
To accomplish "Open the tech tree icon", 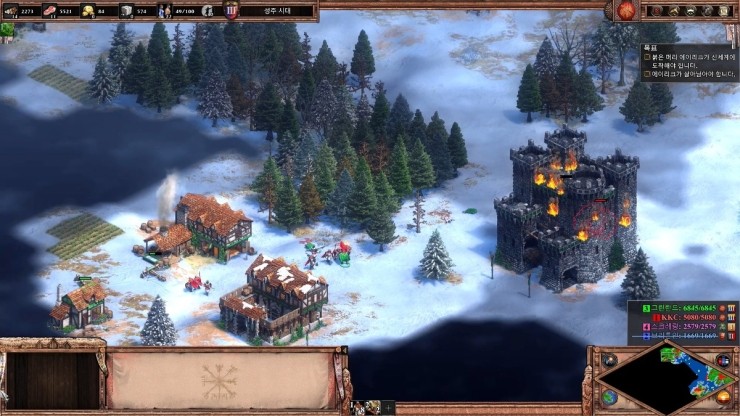I will click(709, 11).
